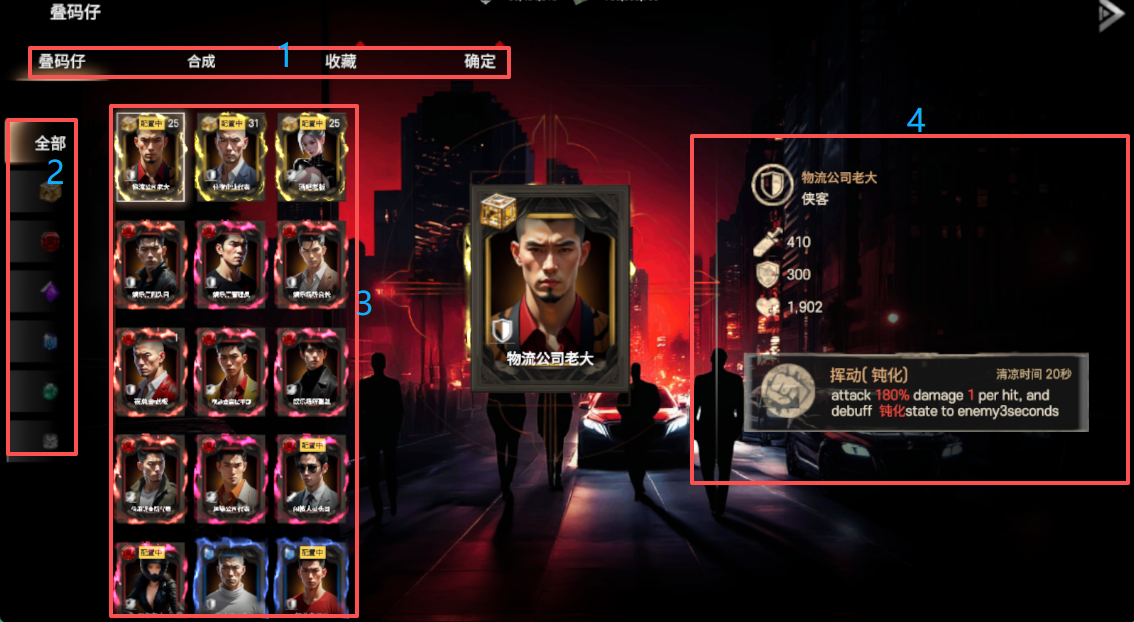This screenshot has height=622, width=1134.
Task: Click the 确定 confirm button
Action: coord(480,62)
